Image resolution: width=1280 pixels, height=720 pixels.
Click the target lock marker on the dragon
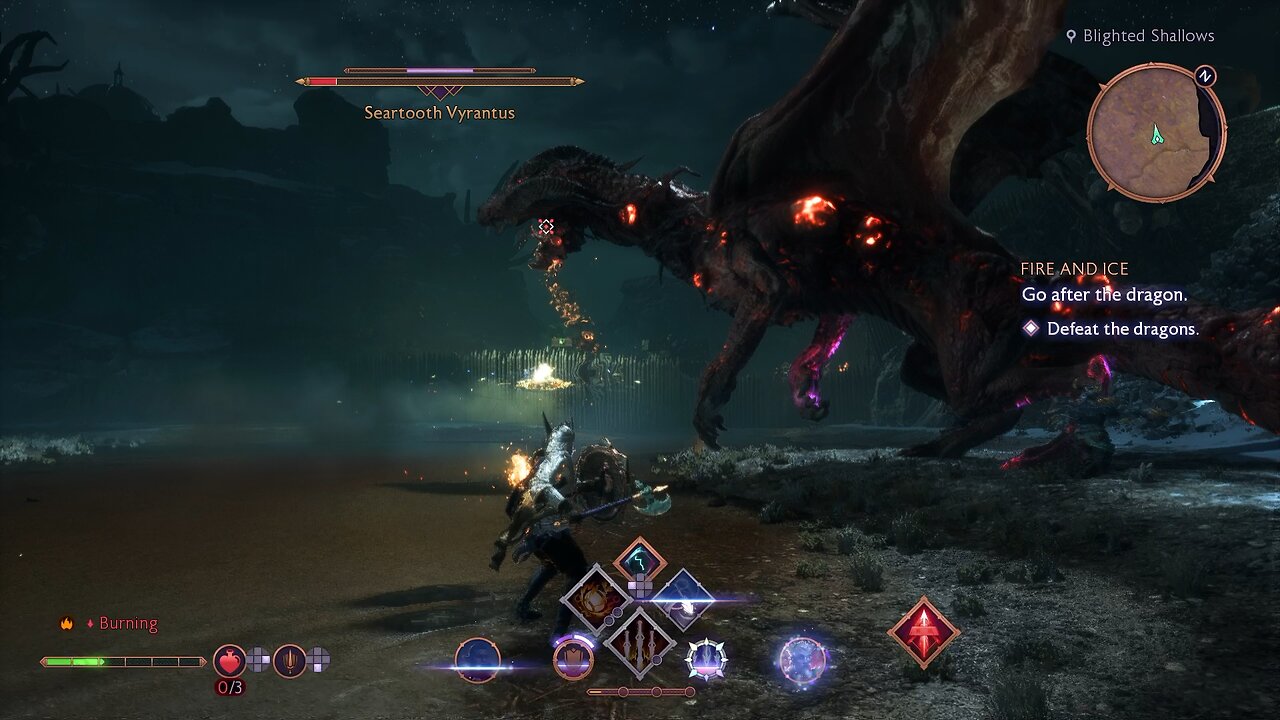pyautogui.click(x=546, y=227)
